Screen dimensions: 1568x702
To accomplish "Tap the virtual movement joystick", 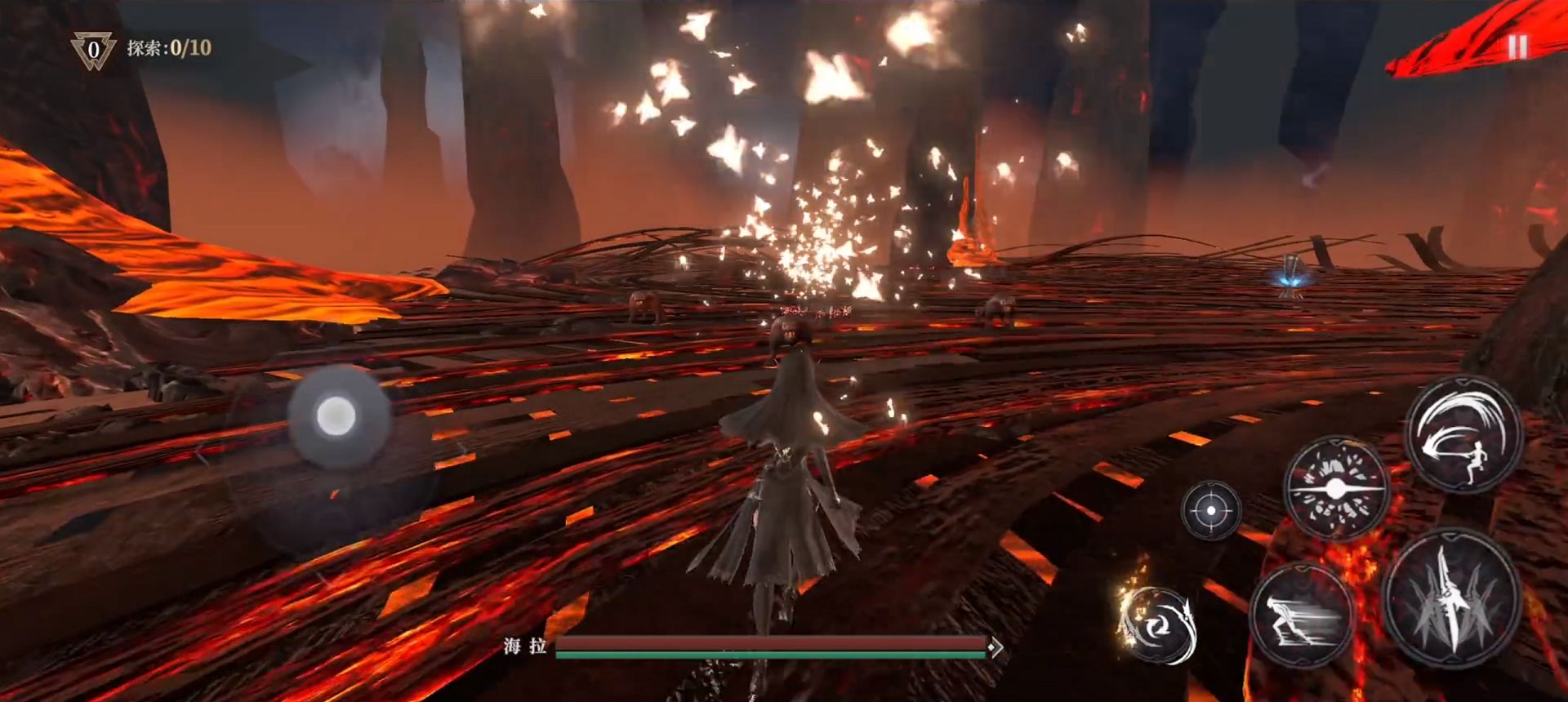I will click(x=336, y=416).
